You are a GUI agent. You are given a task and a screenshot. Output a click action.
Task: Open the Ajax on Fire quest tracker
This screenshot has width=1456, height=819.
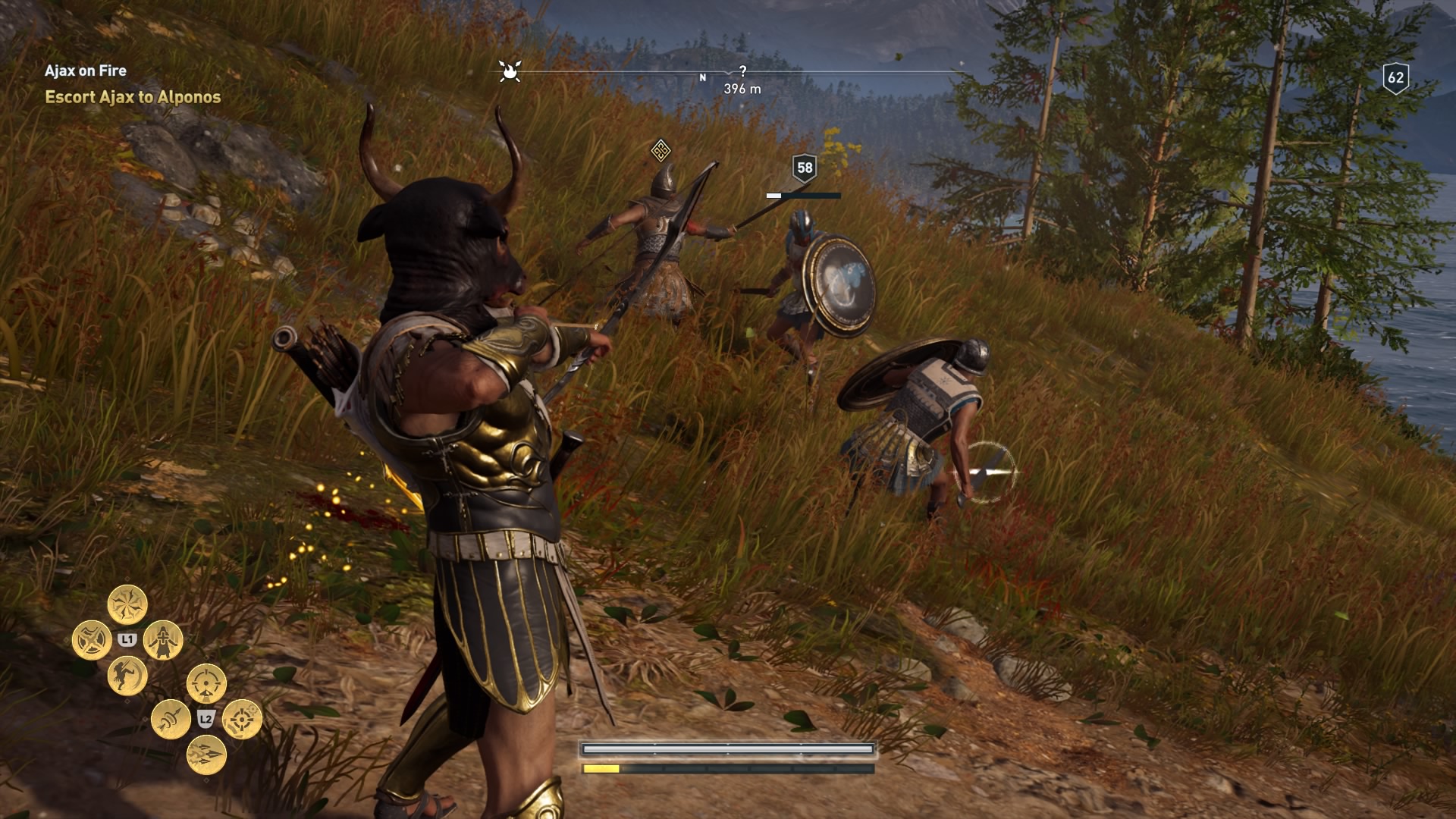(86, 71)
